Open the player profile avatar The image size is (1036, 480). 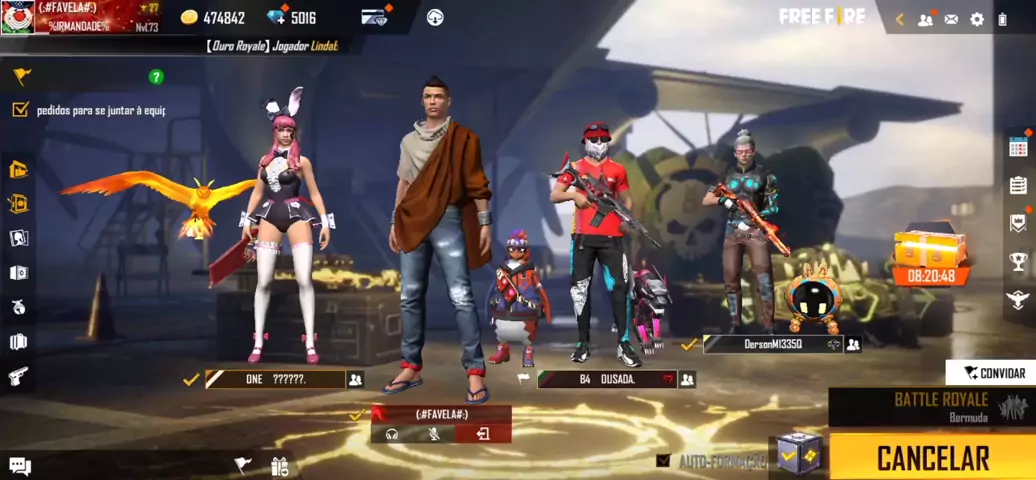tap(18, 17)
